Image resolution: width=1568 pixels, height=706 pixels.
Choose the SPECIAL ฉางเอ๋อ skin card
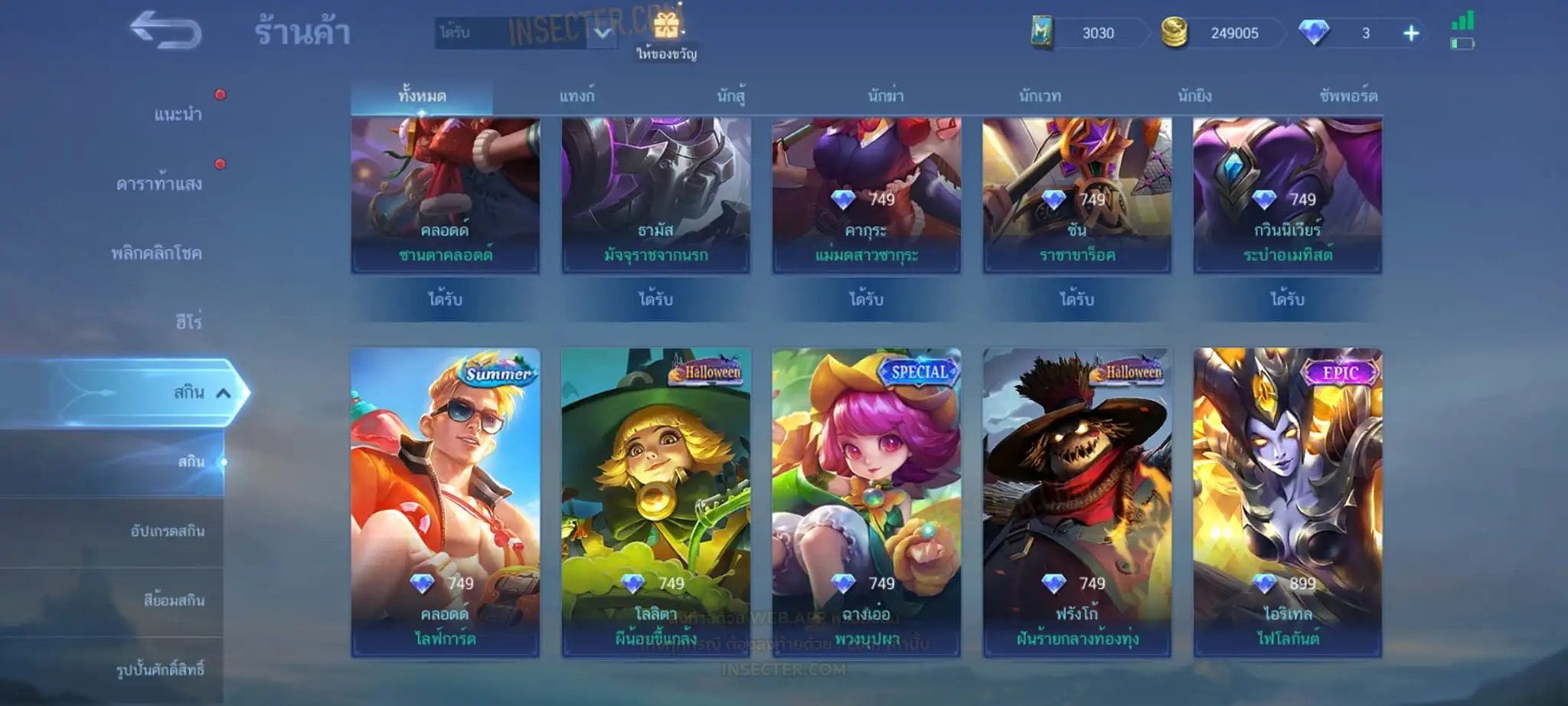point(866,502)
